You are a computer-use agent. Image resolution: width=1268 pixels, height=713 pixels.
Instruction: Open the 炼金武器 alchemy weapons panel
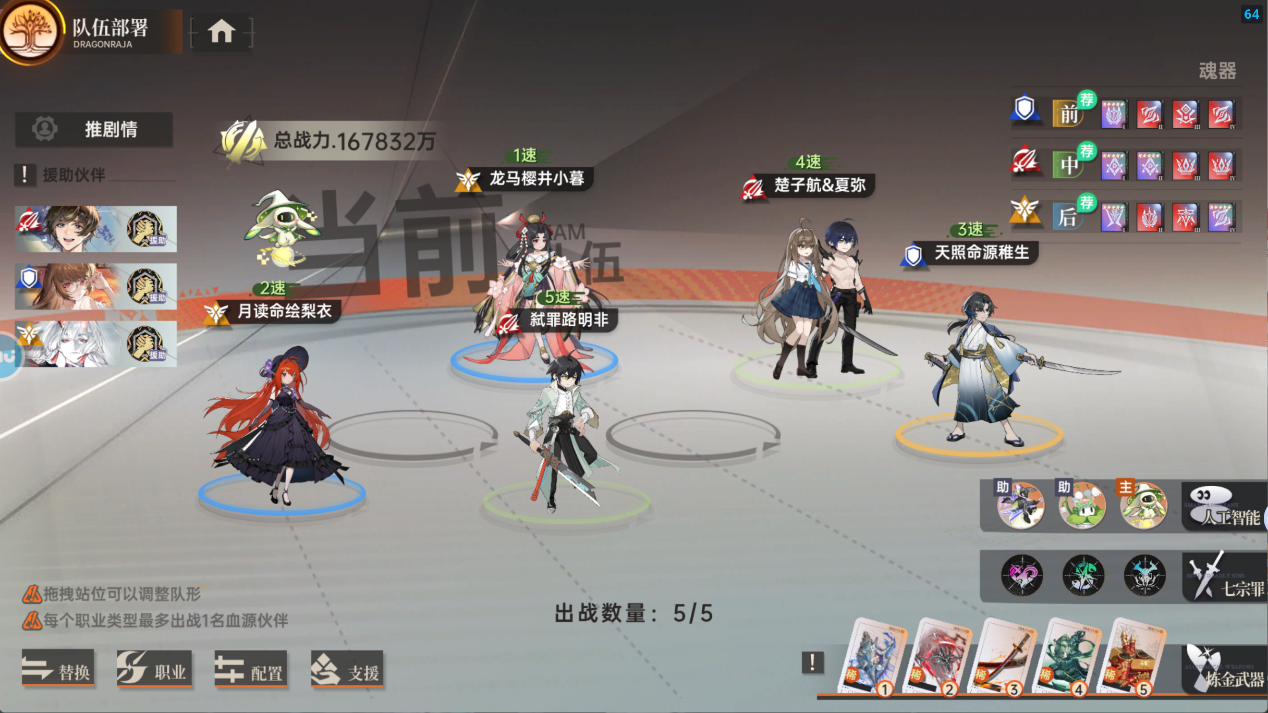pyautogui.click(x=1225, y=669)
